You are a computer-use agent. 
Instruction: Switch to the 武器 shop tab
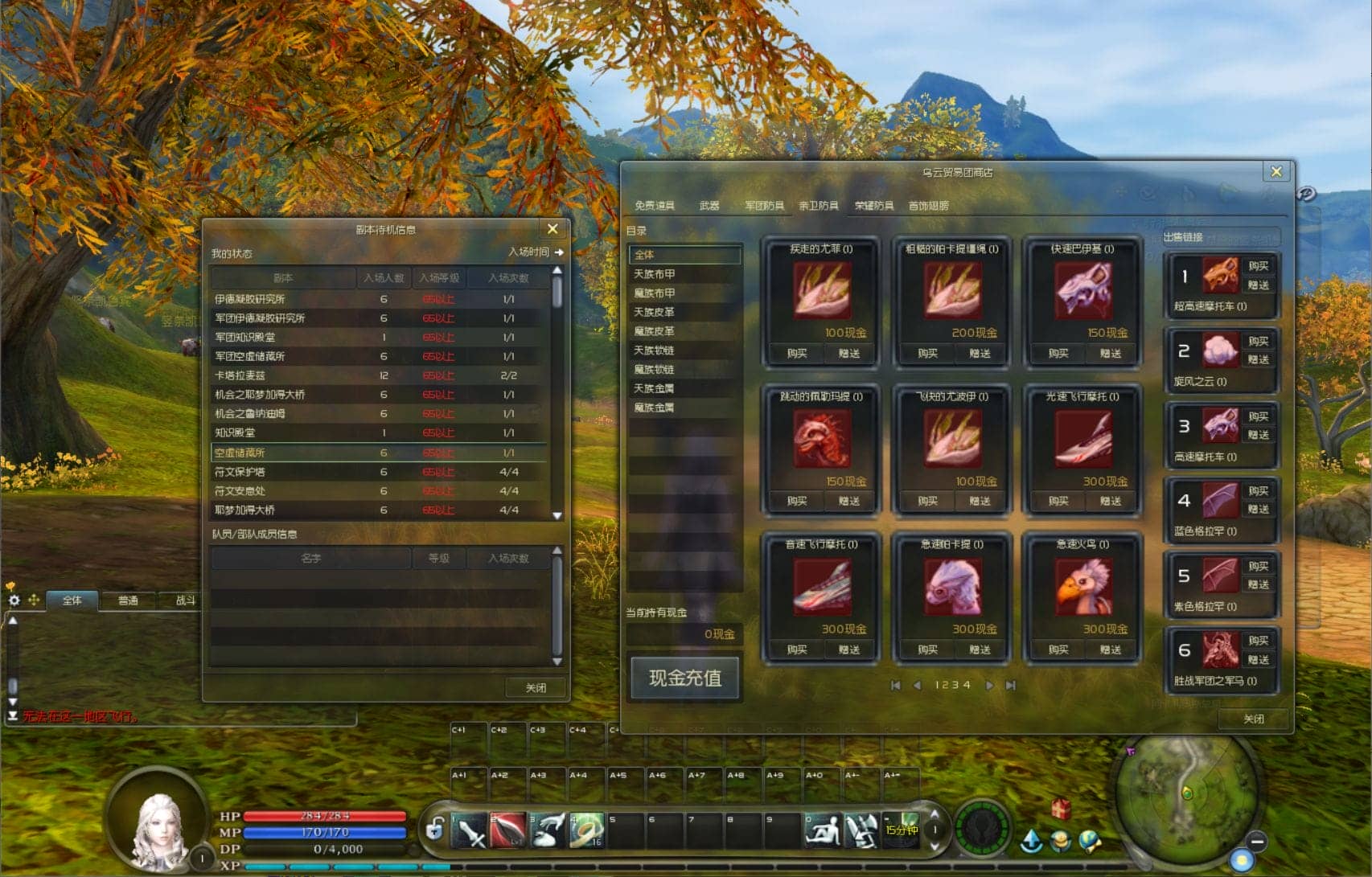click(x=709, y=206)
